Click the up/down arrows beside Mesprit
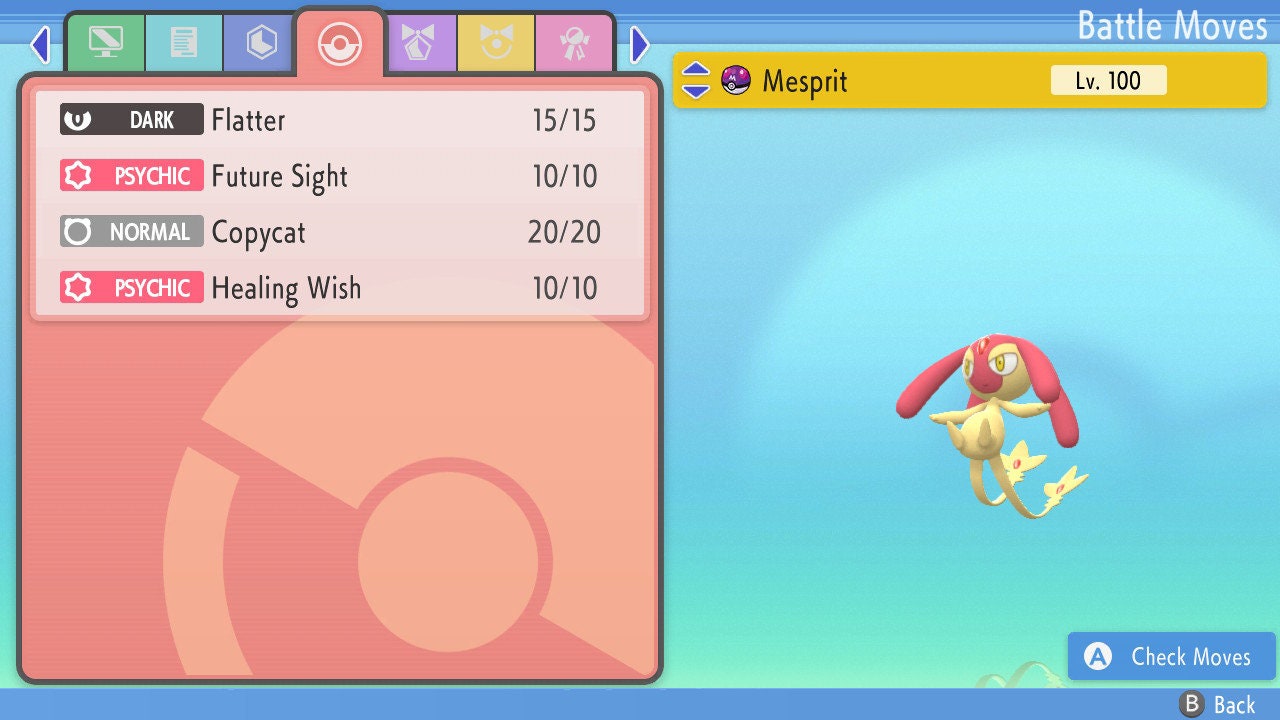The width and height of the screenshot is (1280, 720). (x=696, y=80)
